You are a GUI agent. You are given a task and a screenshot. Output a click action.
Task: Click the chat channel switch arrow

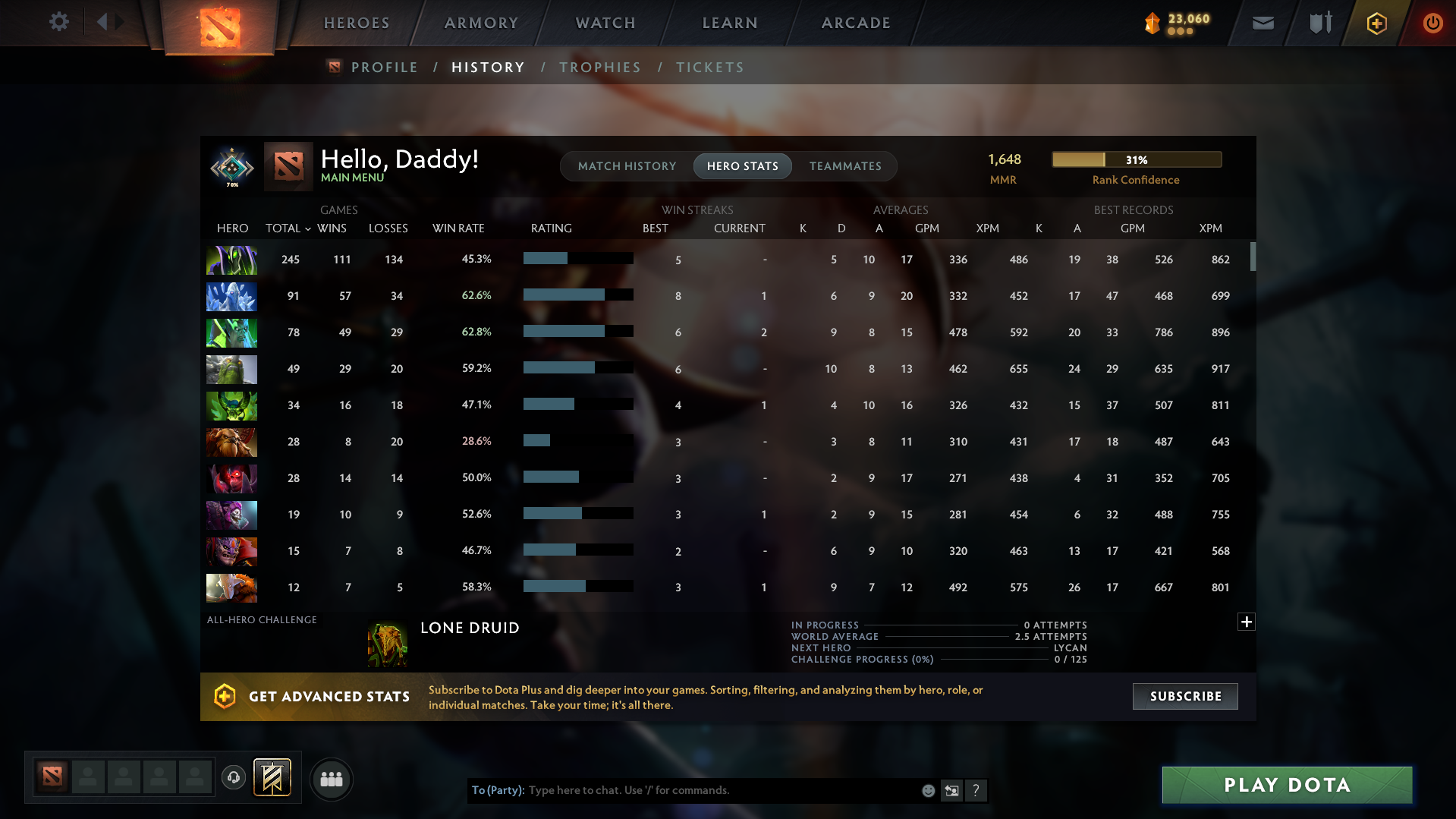[951, 790]
